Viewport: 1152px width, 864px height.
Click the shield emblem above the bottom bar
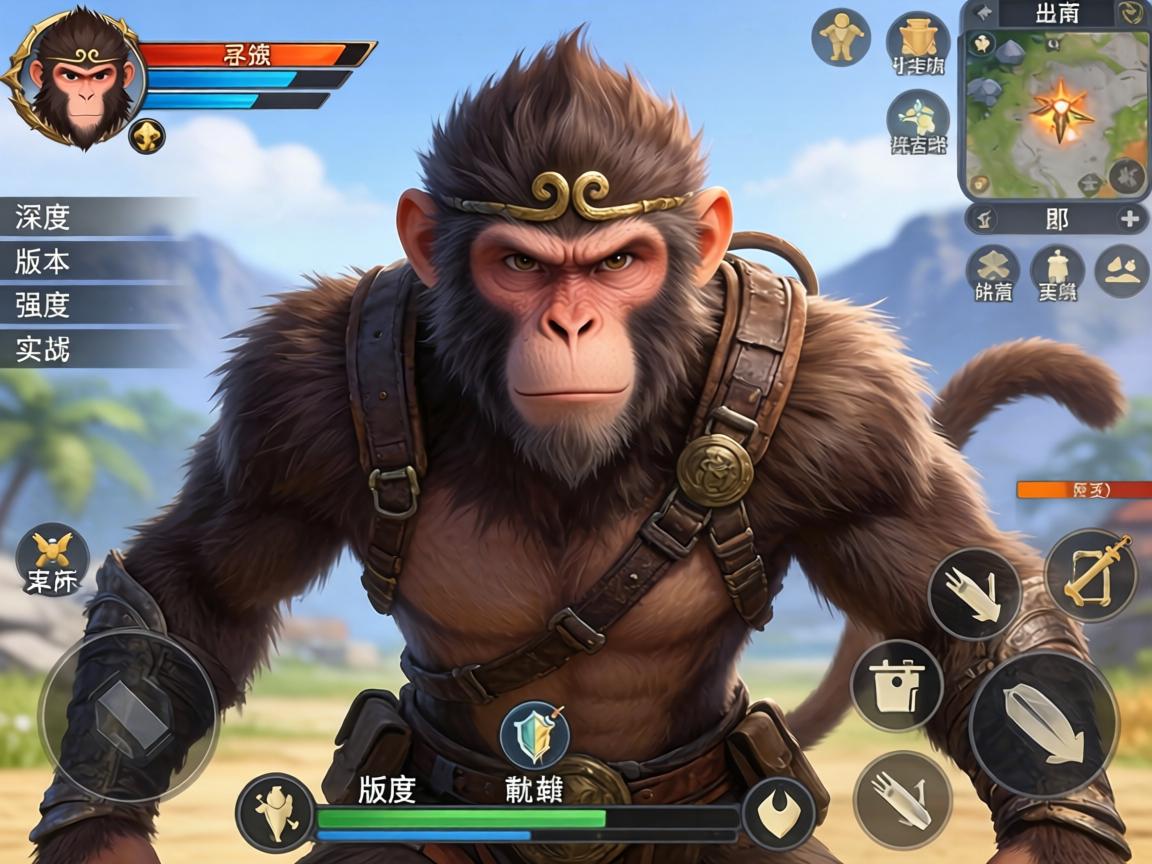pos(535,734)
